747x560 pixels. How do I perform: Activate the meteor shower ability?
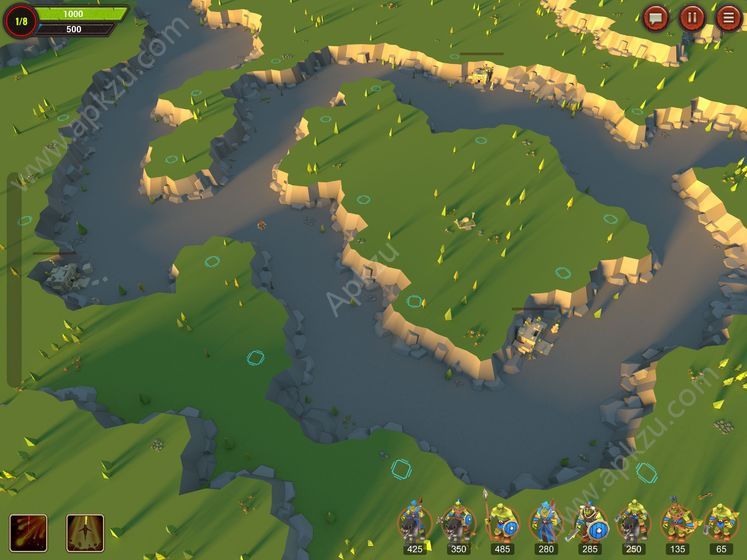click(28, 531)
